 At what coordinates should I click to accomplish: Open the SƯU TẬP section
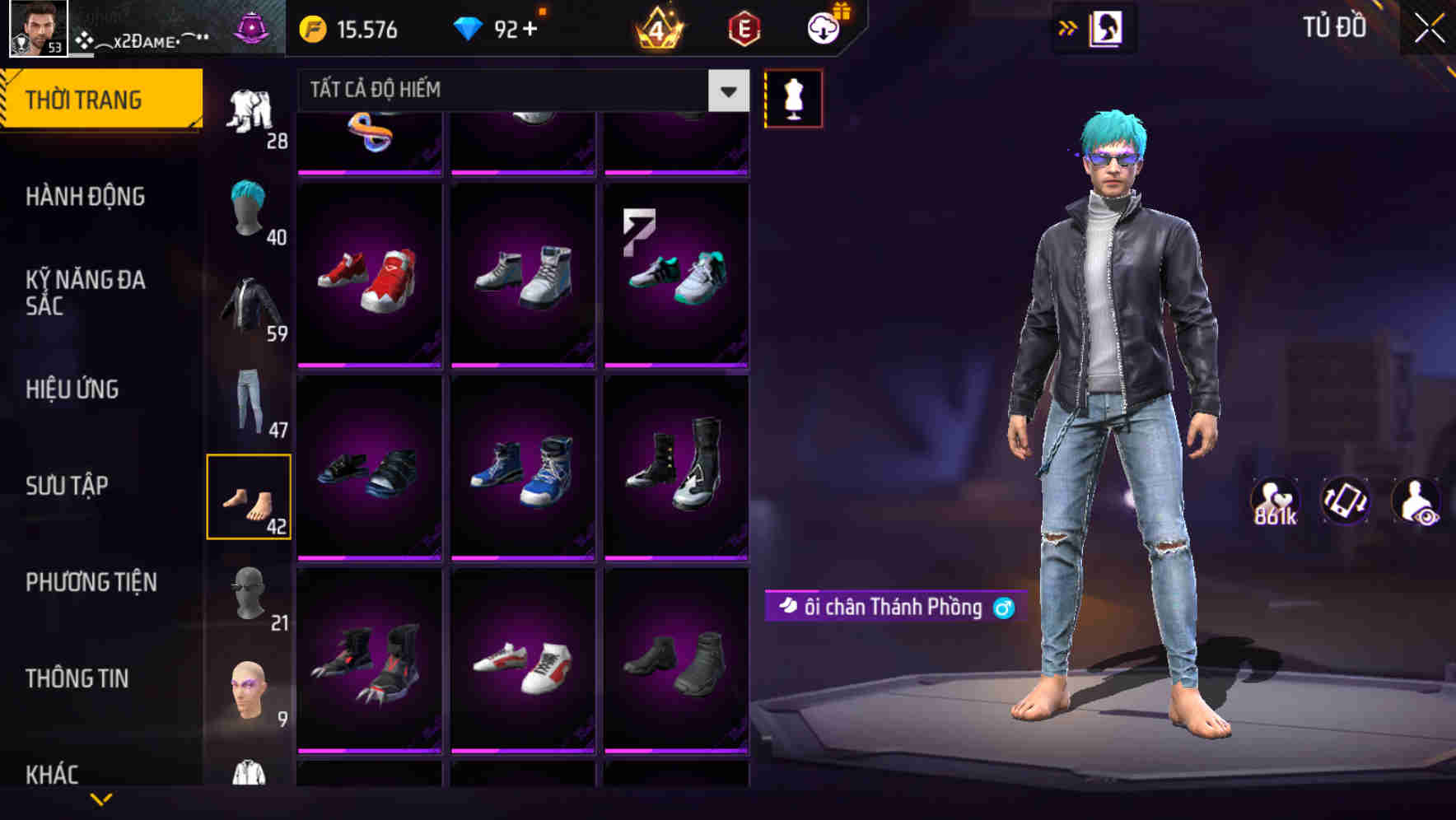pos(66,486)
